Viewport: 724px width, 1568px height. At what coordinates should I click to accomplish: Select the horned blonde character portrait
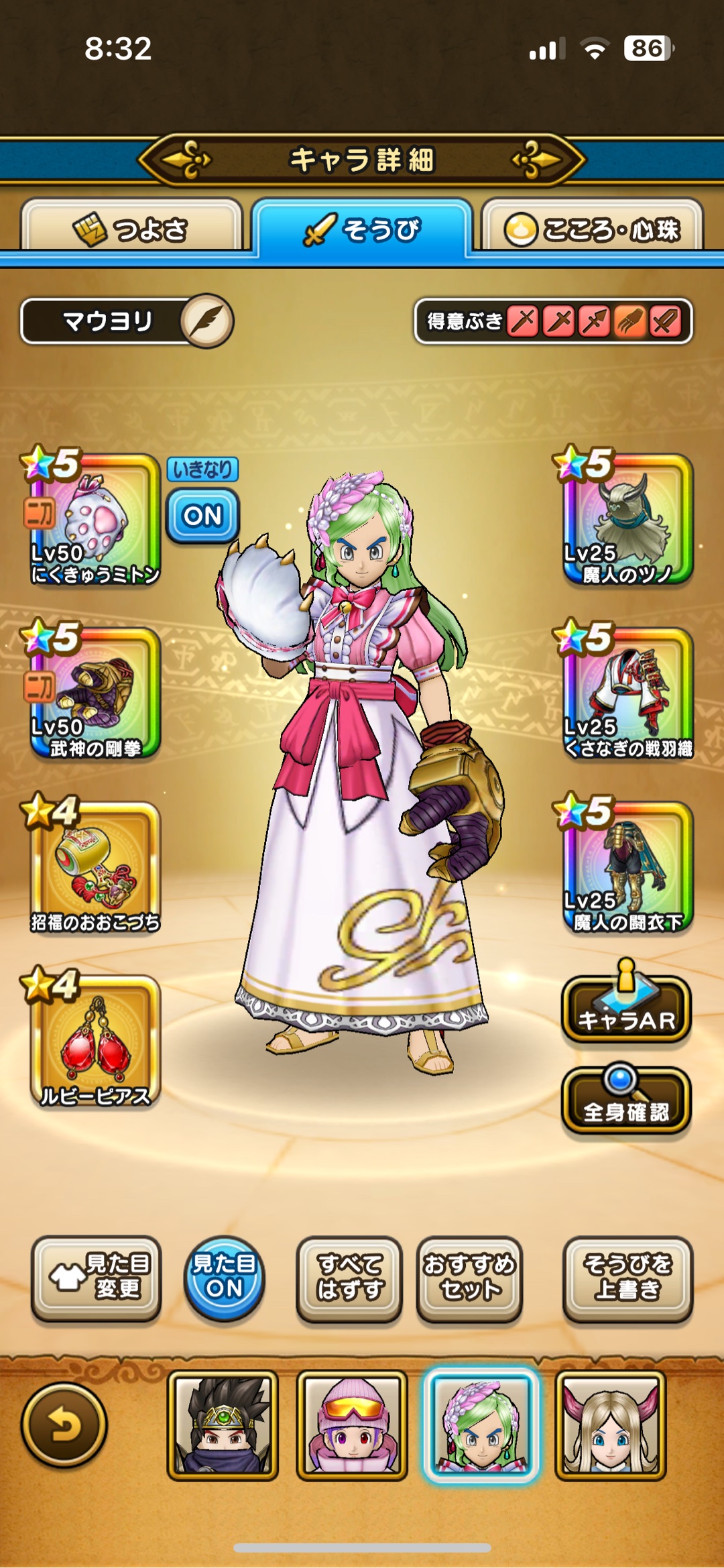pos(610,1424)
